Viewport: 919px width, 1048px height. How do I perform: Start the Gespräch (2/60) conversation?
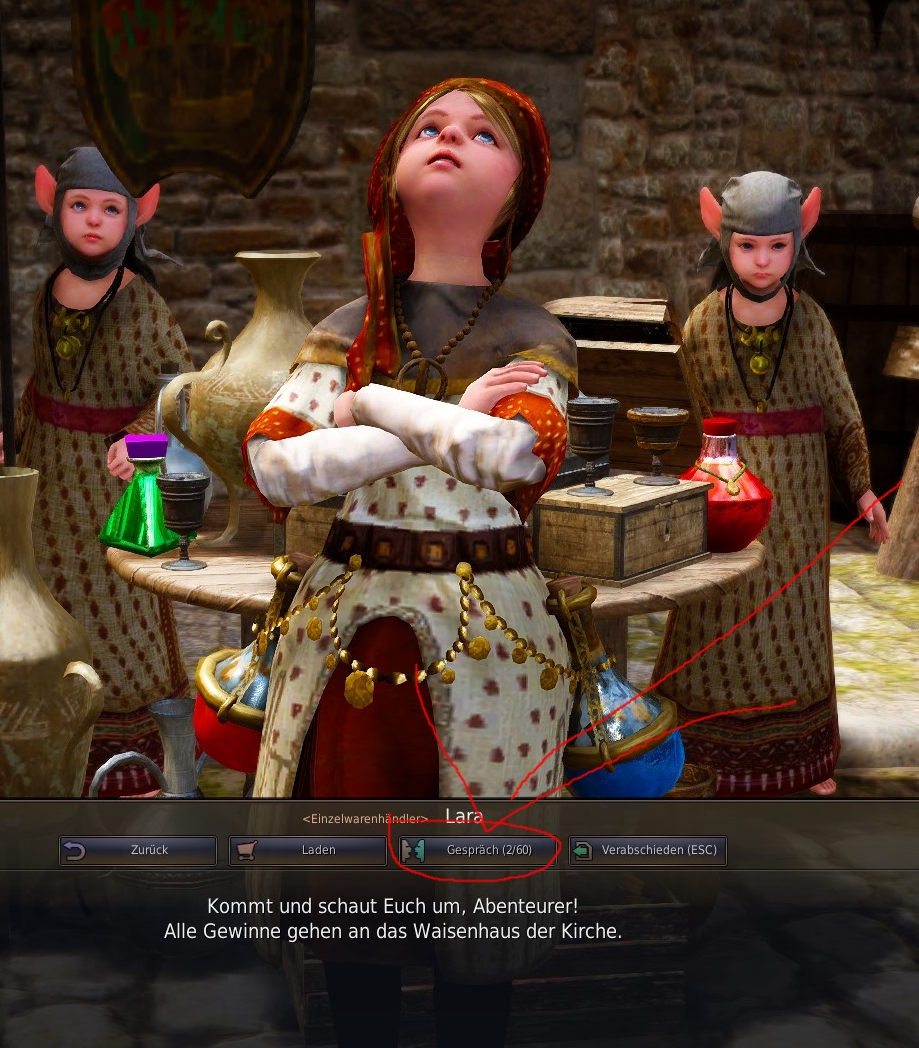[479, 850]
